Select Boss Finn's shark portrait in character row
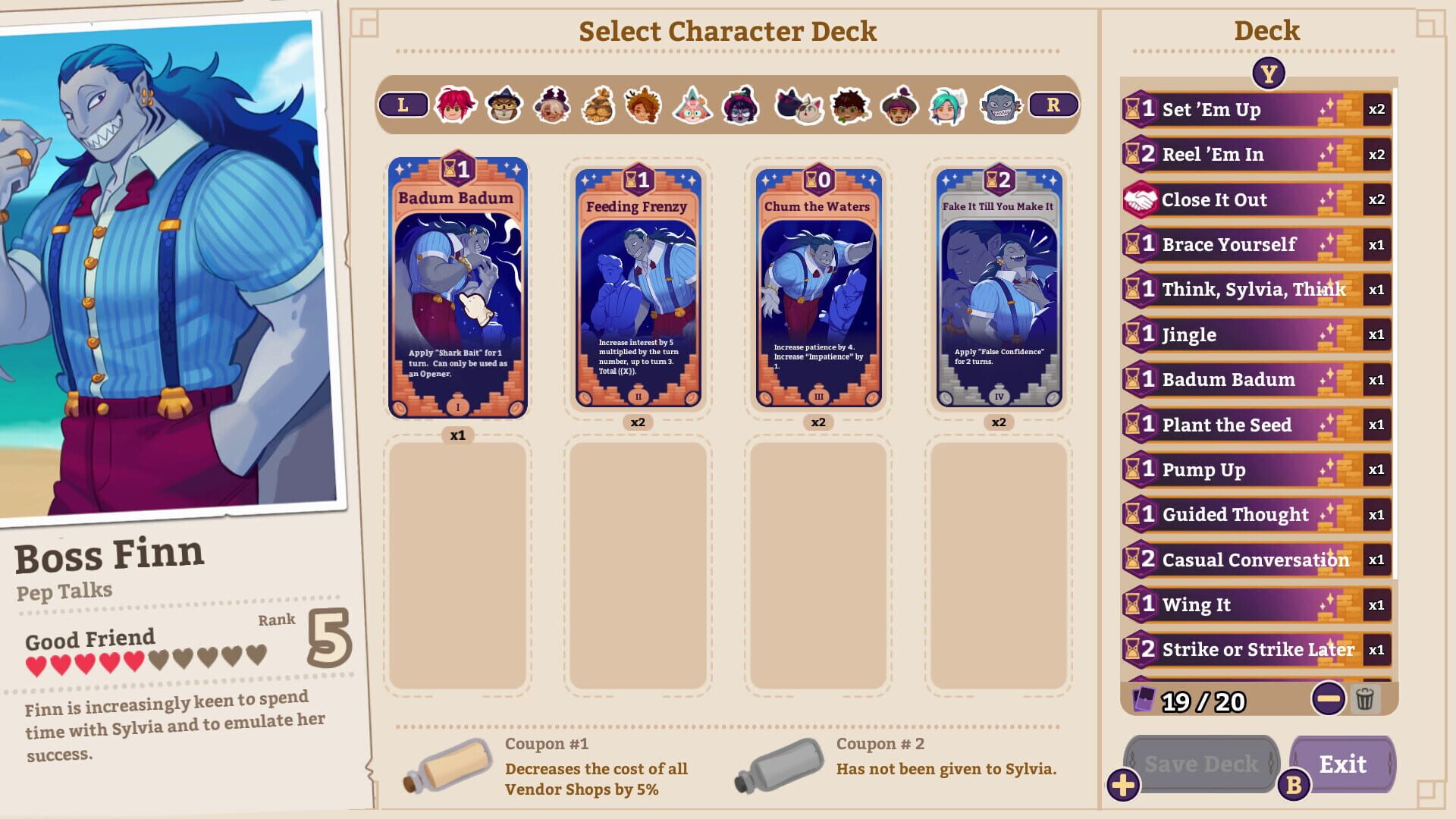 998,106
